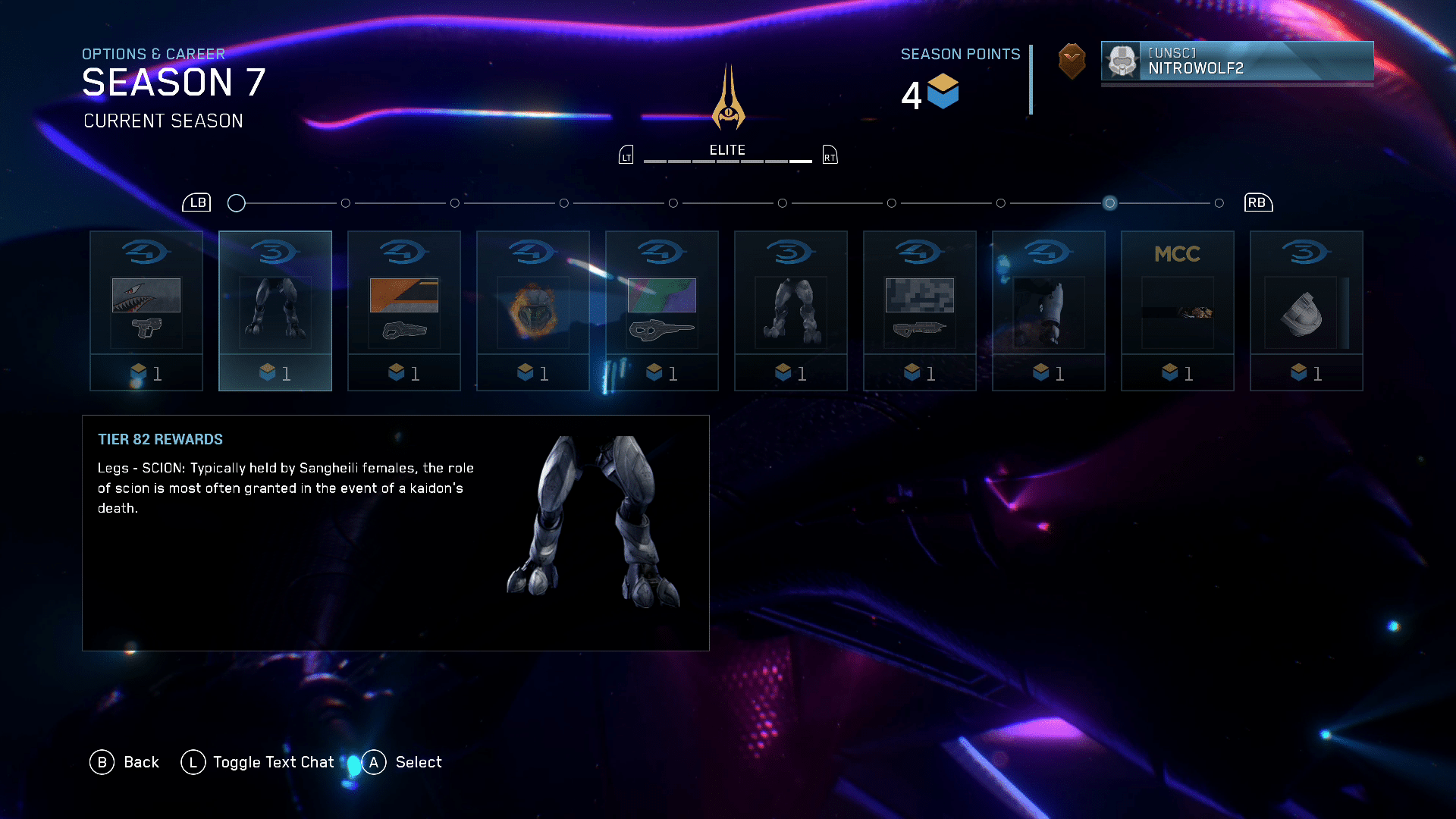The height and width of the screenshot is (819, 1456).
Task: Choose the highlighted Scion legs reward tile
Action: 275,311
